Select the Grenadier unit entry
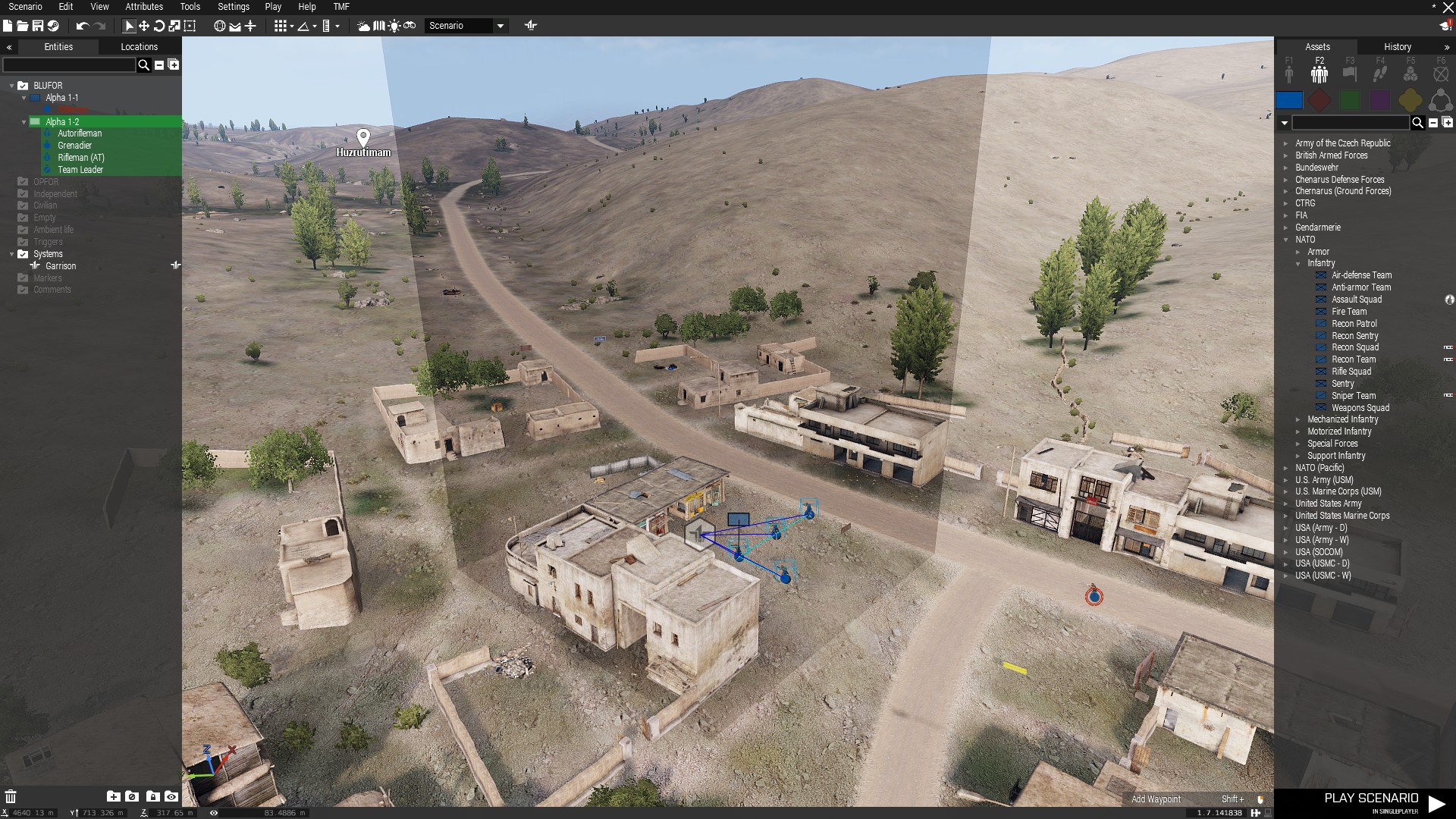 (74, 146)
